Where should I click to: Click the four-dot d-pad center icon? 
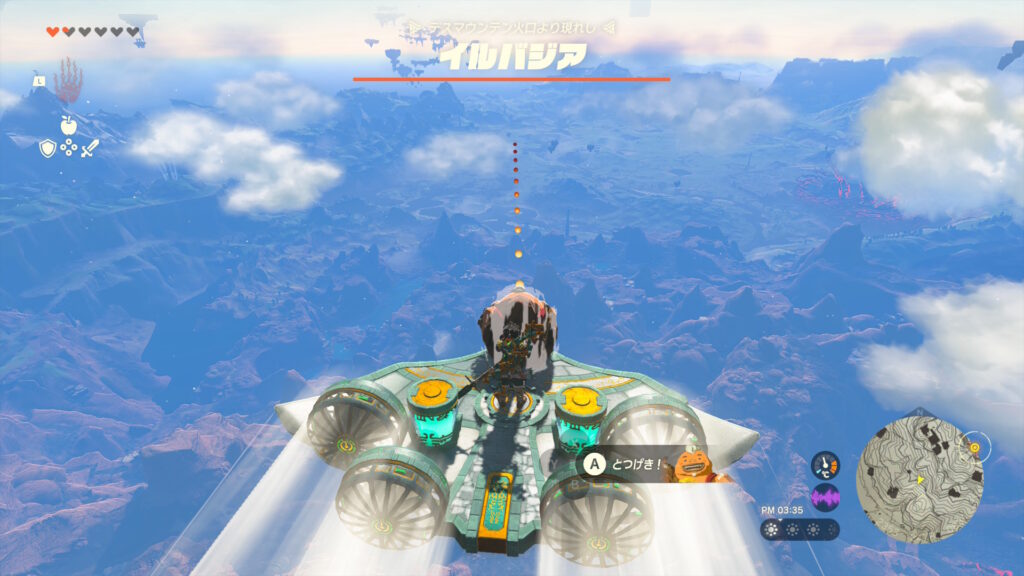[x=68, y=148]
